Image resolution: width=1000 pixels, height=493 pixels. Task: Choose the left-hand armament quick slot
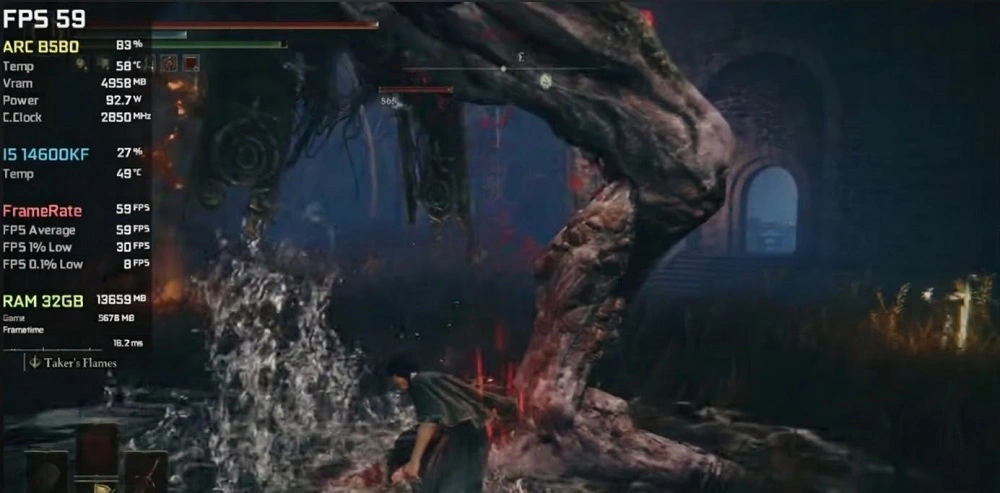tap(47, 470)
